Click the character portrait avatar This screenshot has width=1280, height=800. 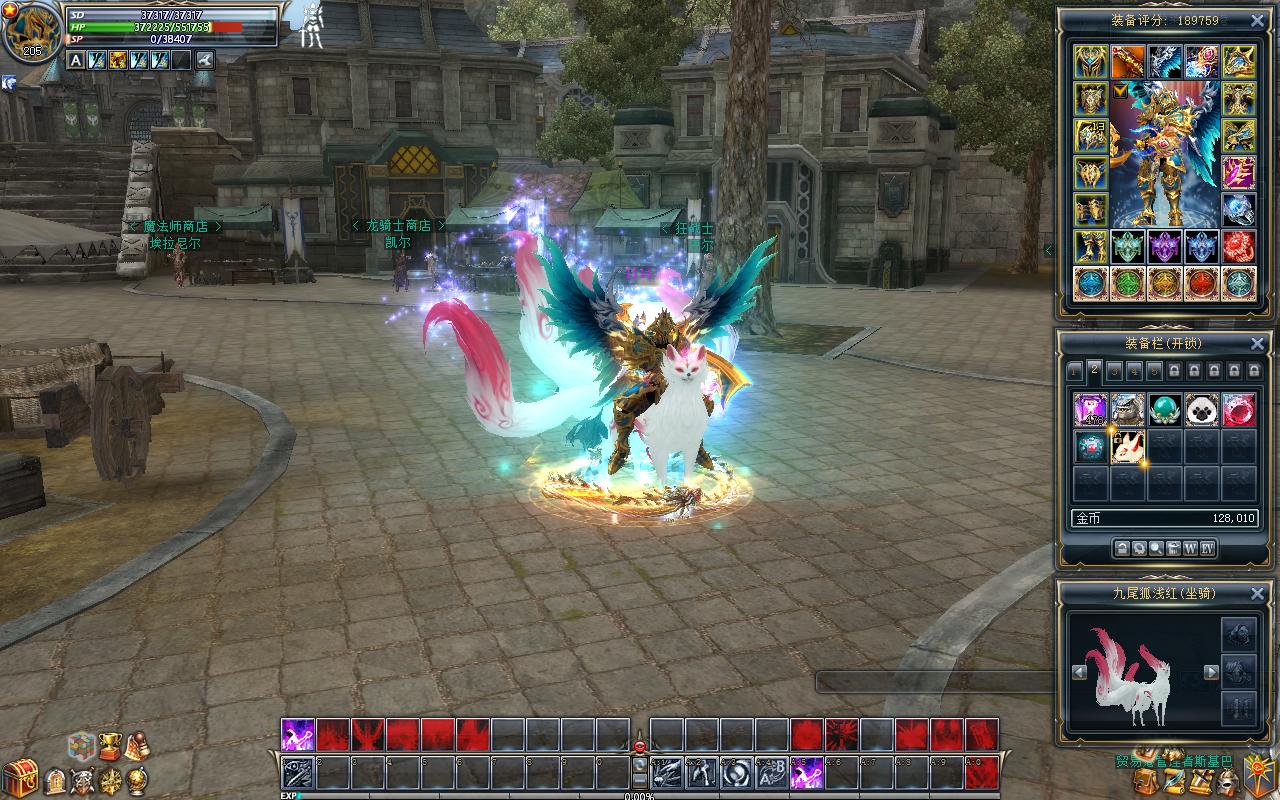(x=32, y=33)
